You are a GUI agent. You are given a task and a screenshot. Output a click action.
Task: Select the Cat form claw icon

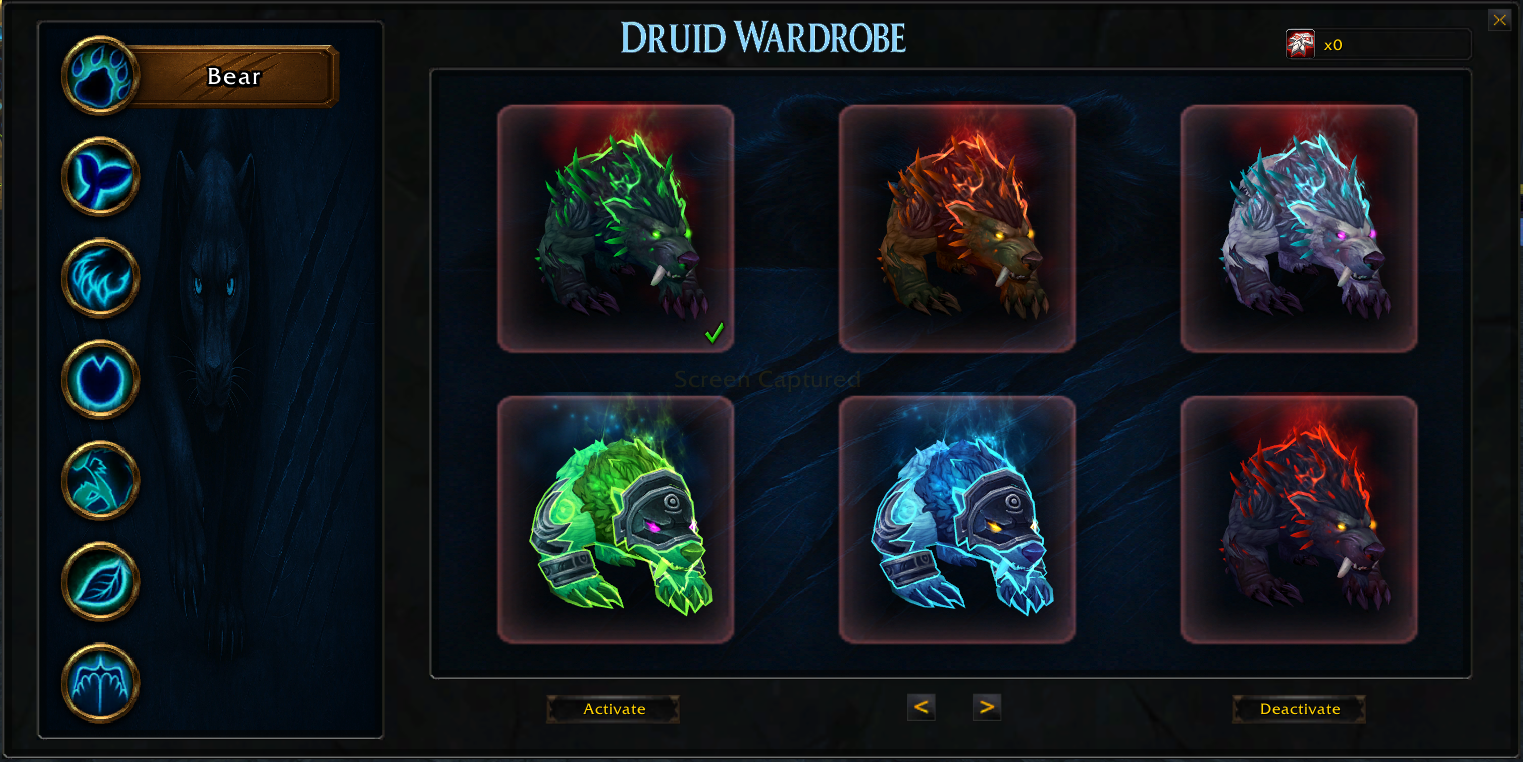(x=100, y=278)
